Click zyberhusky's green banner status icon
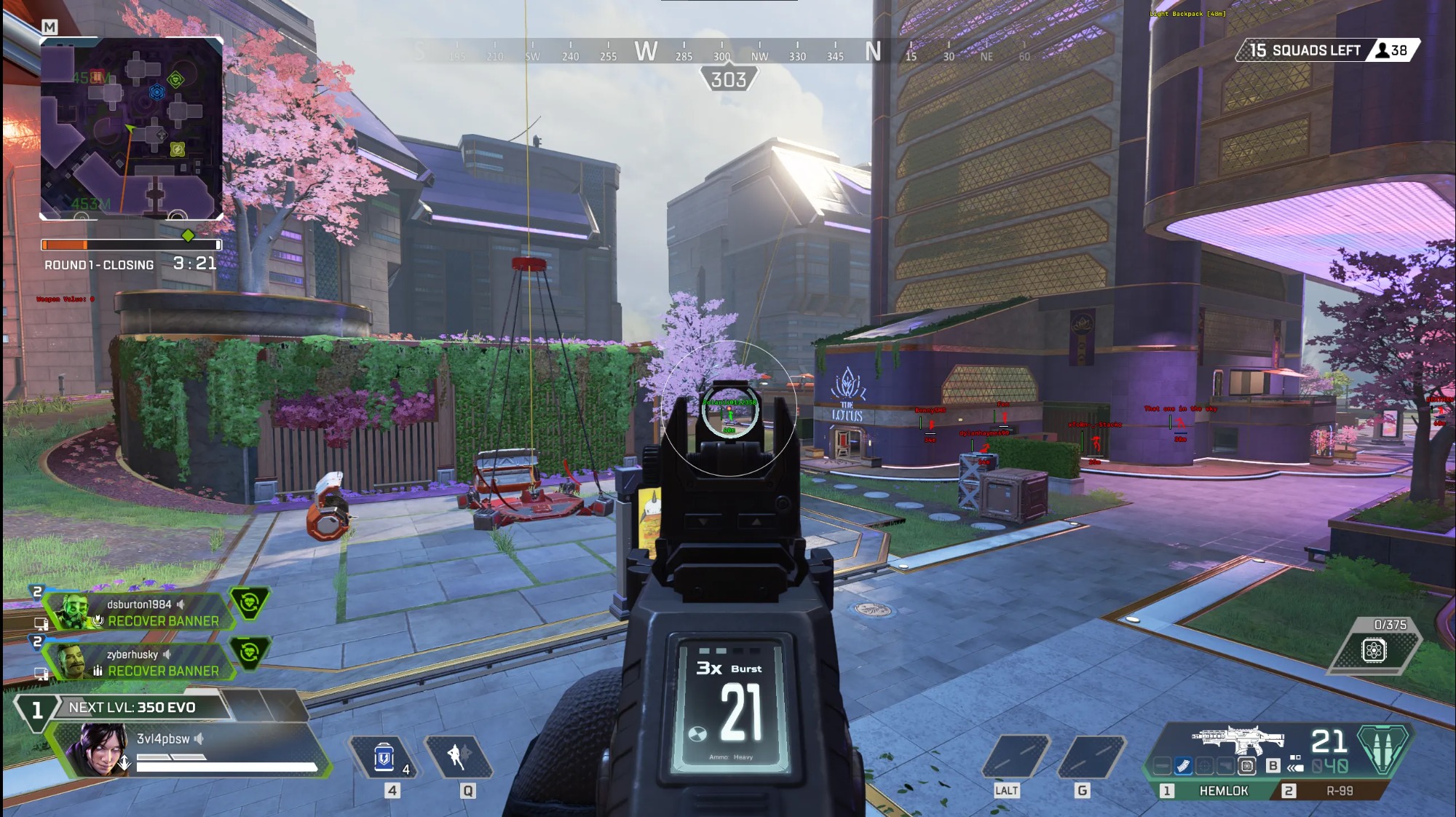1456x817 pixels. tap(250, 652)
